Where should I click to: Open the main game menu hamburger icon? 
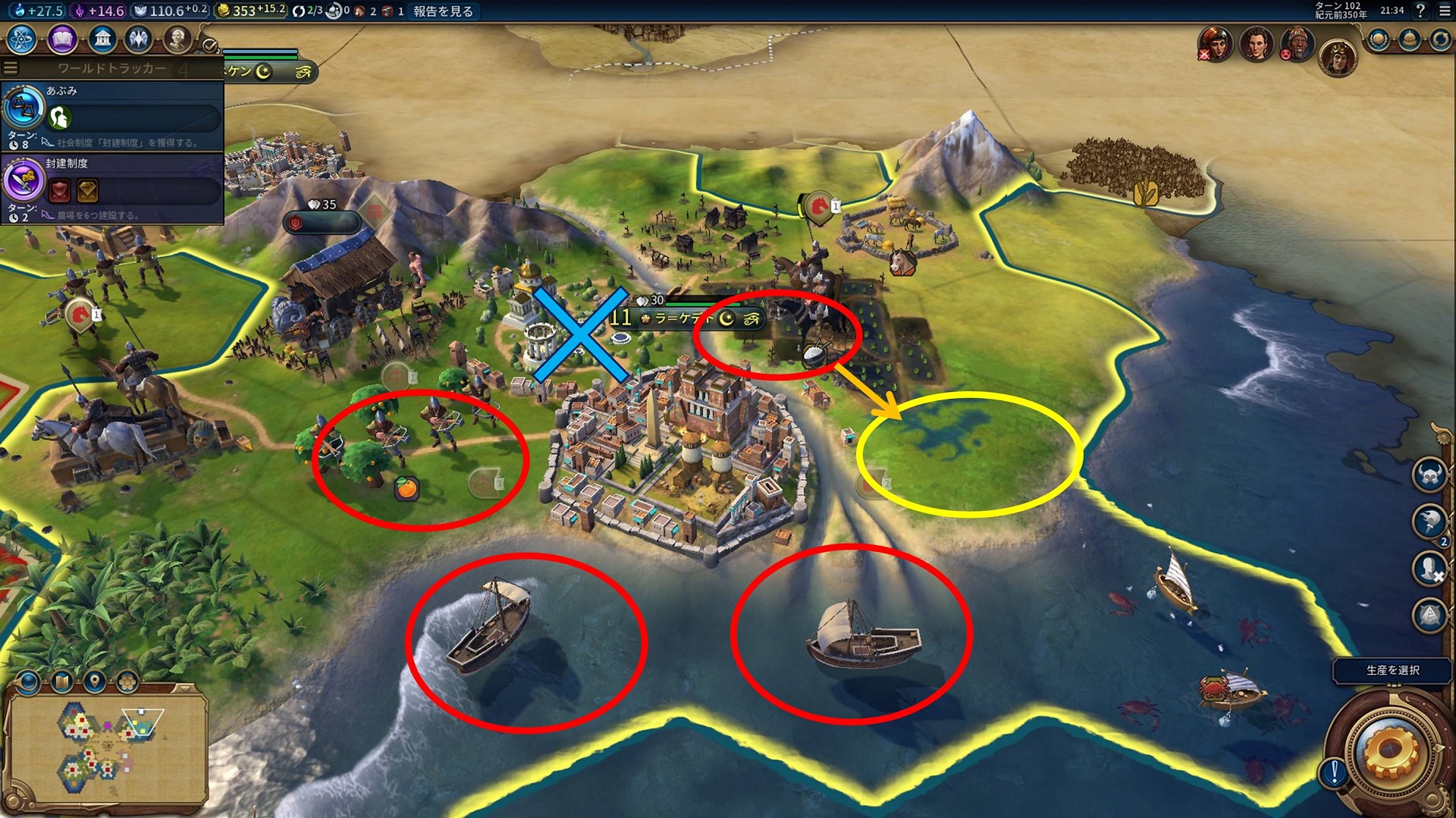1445,11
